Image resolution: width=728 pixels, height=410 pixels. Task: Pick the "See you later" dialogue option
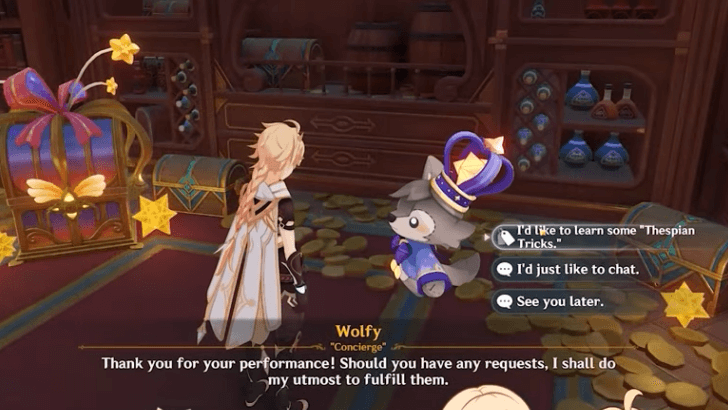point(559,300)
